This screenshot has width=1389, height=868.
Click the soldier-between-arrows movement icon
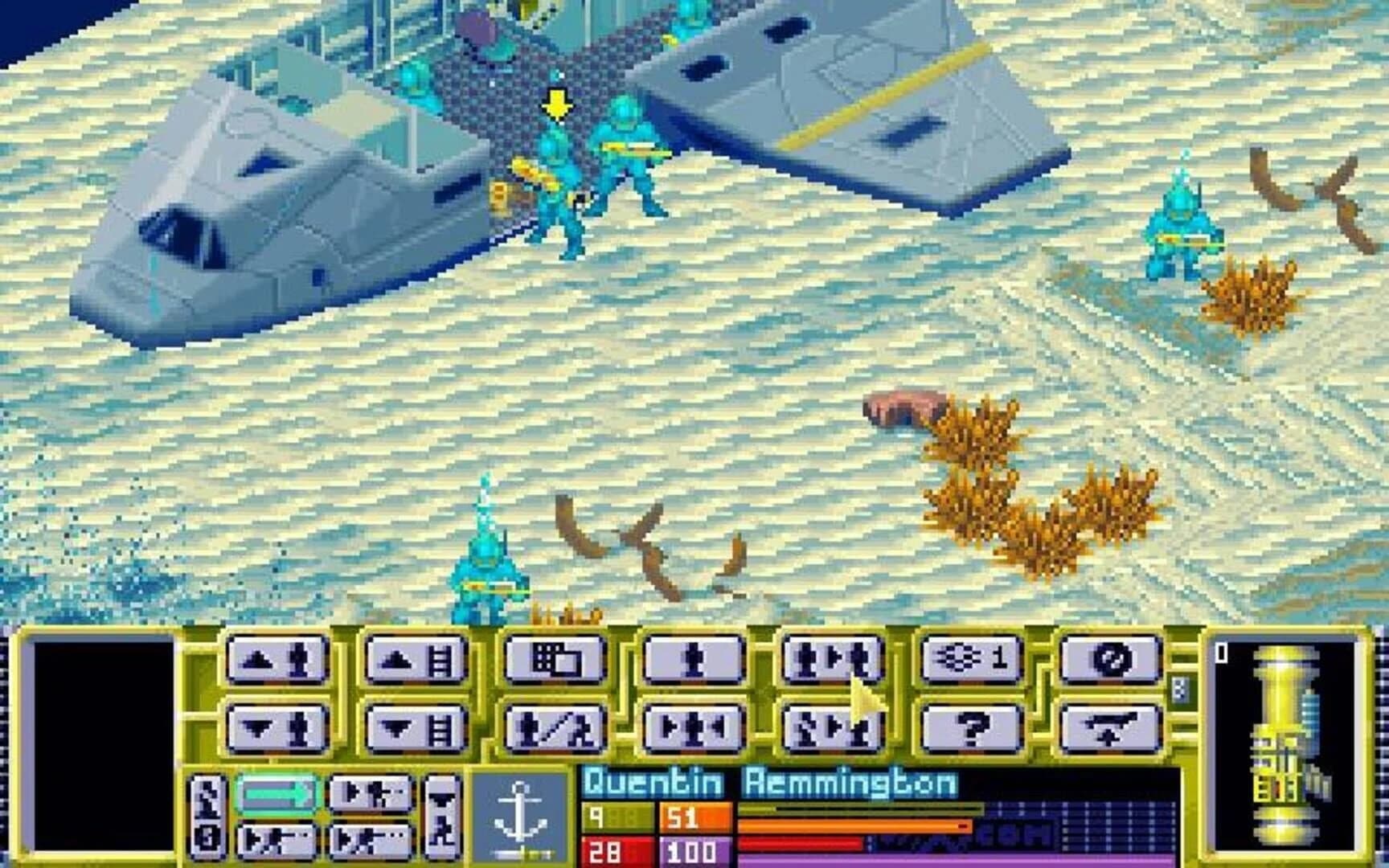click(x=693, y=727)
